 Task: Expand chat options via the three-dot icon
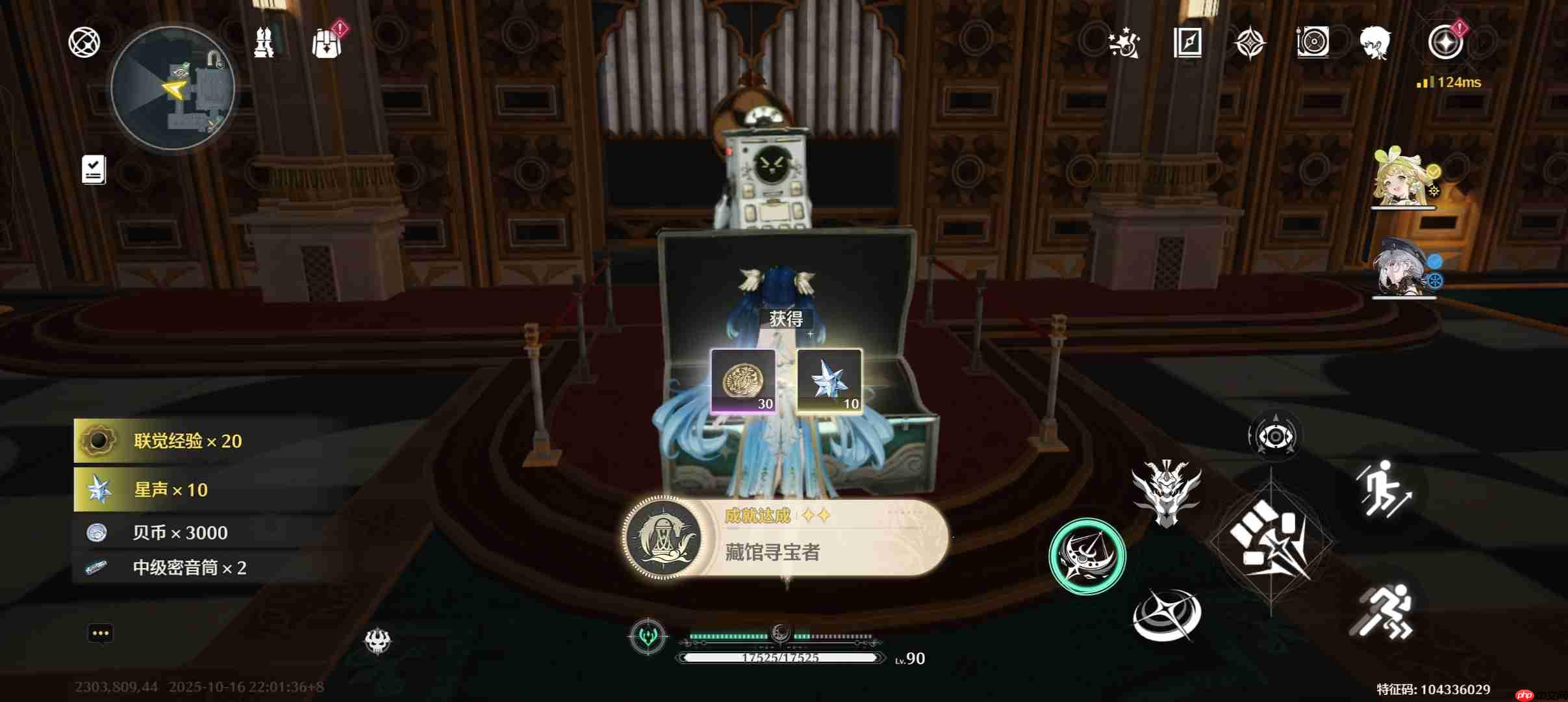(x=101, y=632)
